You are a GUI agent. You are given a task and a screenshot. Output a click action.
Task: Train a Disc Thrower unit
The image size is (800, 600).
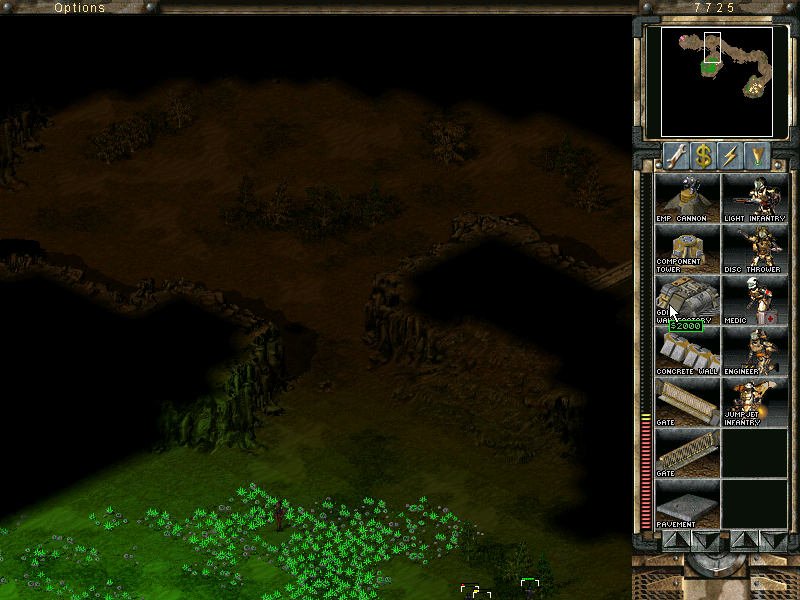pyautogui.click(x=754, y=249)
